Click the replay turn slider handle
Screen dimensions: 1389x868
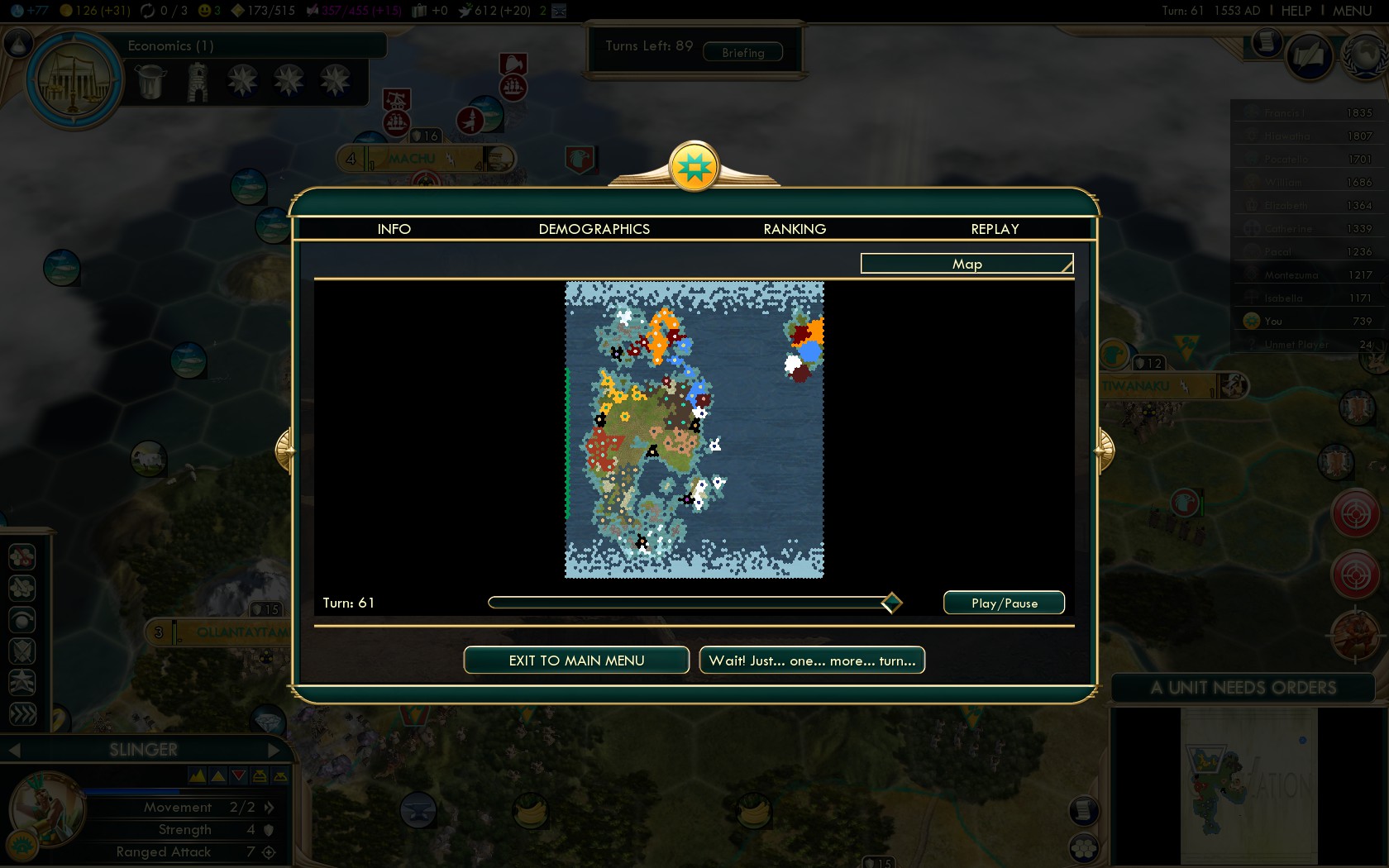(891, 603)
